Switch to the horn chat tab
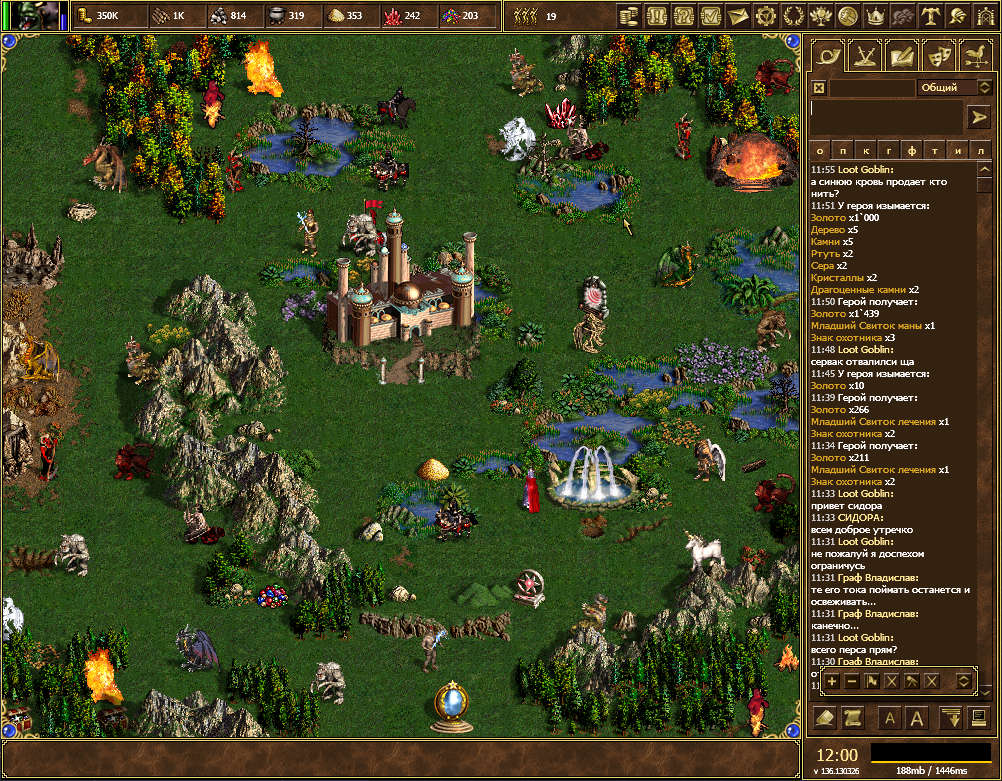Image resolution: width=1002 pixels, height=781 pixels. pyautogui.click(x=828, y=56)
